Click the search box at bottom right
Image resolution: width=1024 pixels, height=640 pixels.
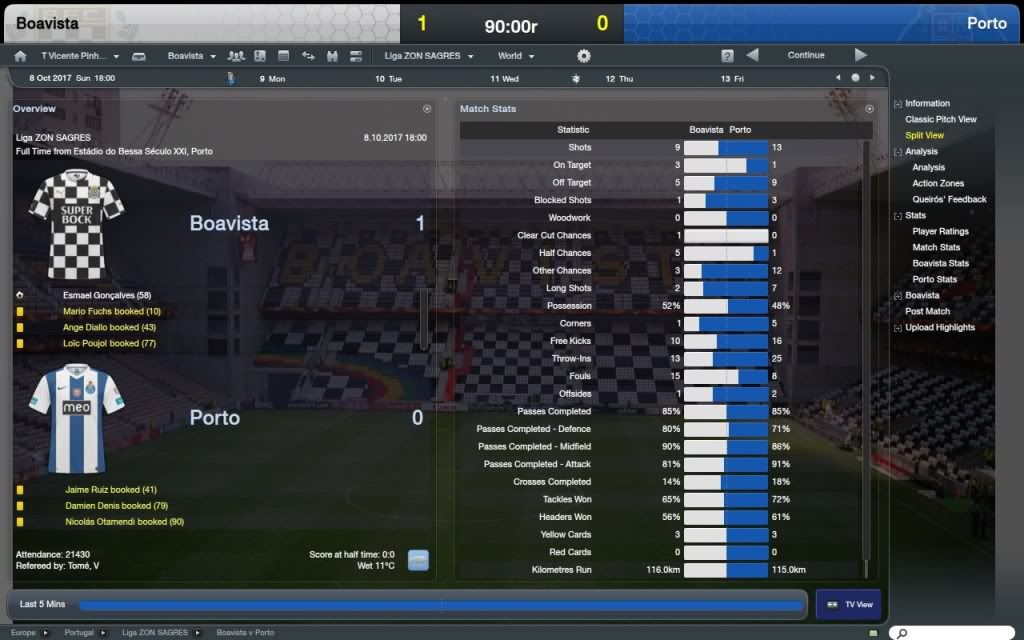960,633
